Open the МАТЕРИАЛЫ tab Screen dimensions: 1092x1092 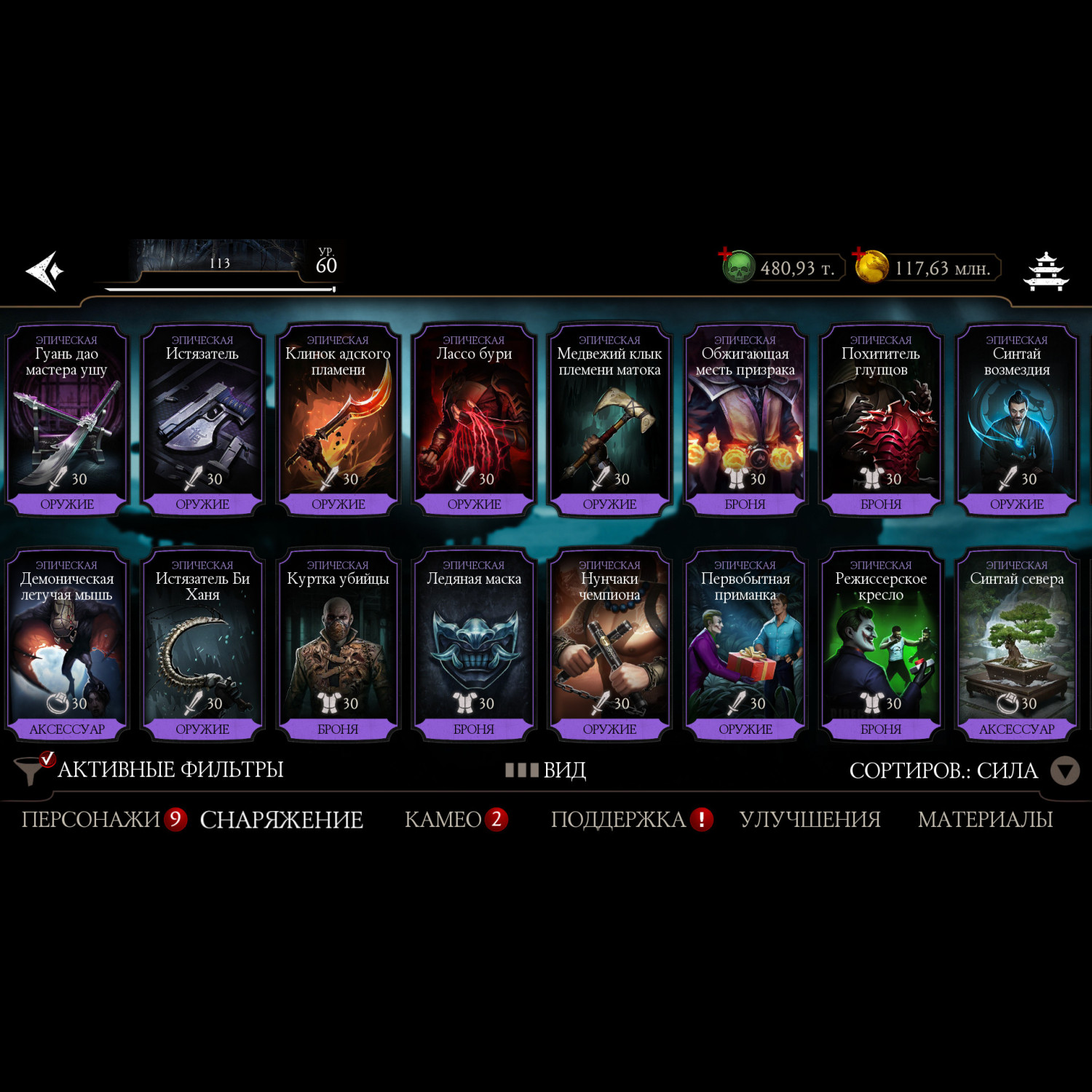coord(985,820)
